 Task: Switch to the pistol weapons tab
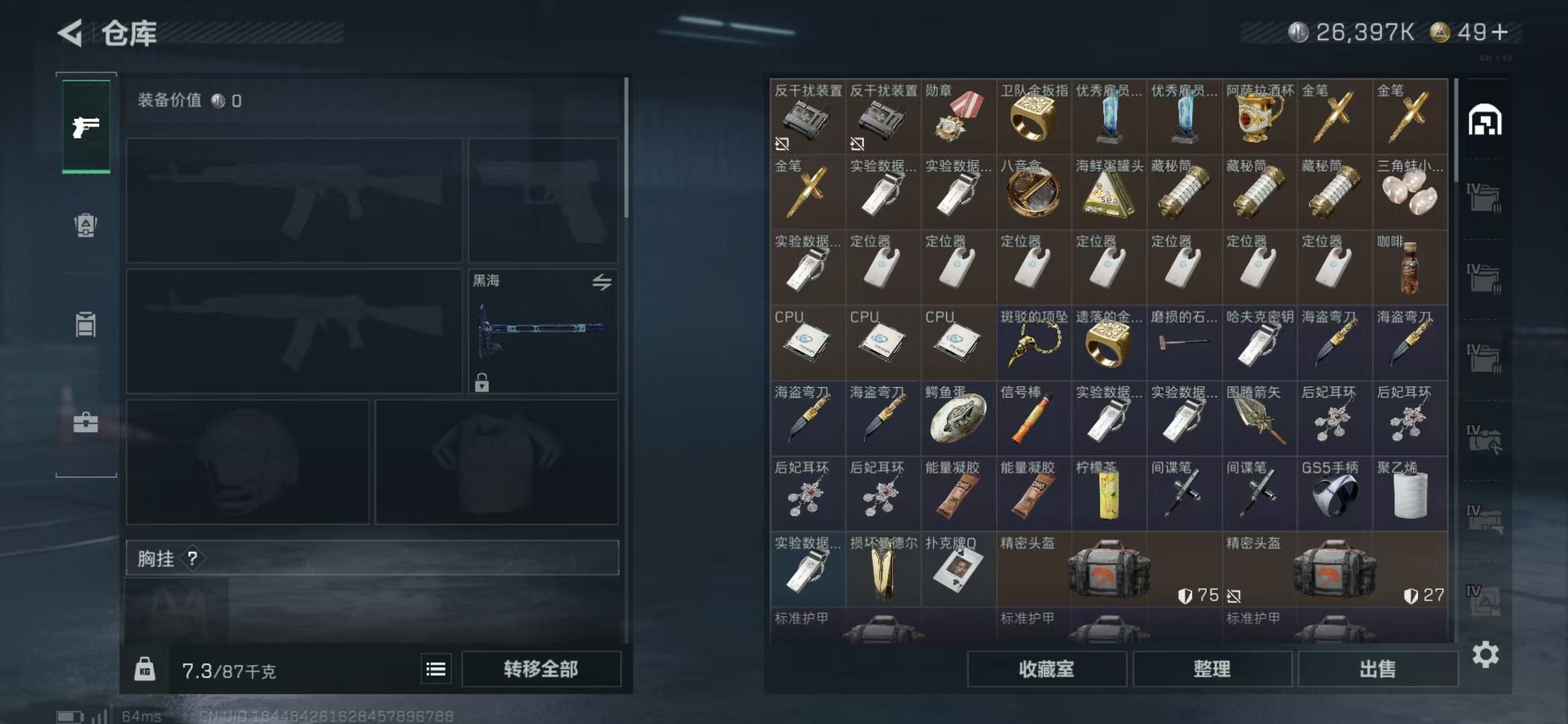pos(86,127)
